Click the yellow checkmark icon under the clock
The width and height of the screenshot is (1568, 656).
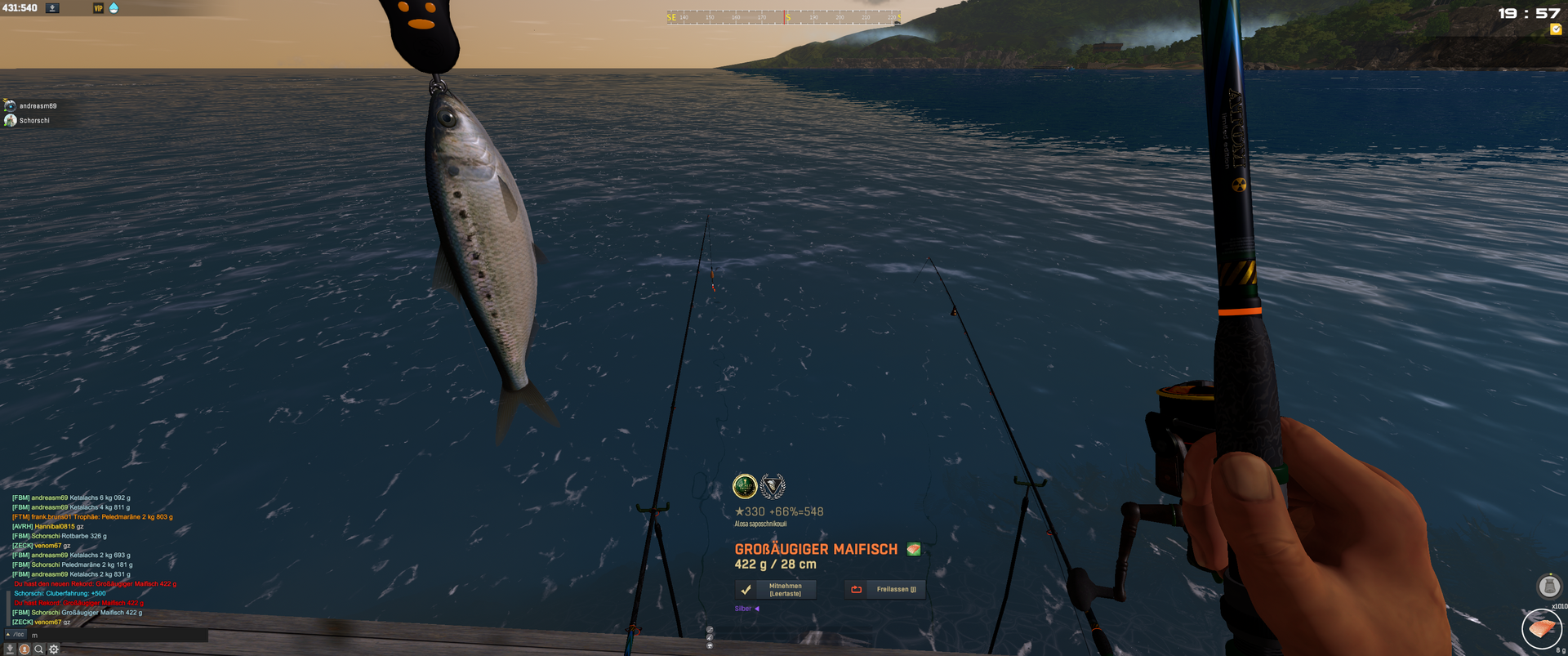point(1556,29)
